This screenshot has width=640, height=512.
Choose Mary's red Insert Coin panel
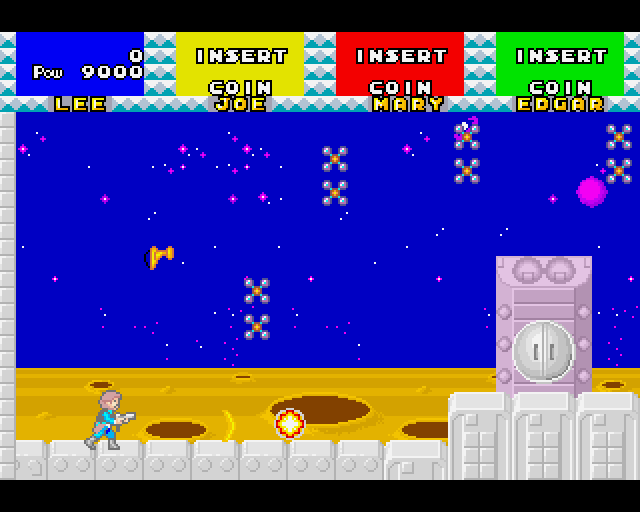(x=400, y=64)
